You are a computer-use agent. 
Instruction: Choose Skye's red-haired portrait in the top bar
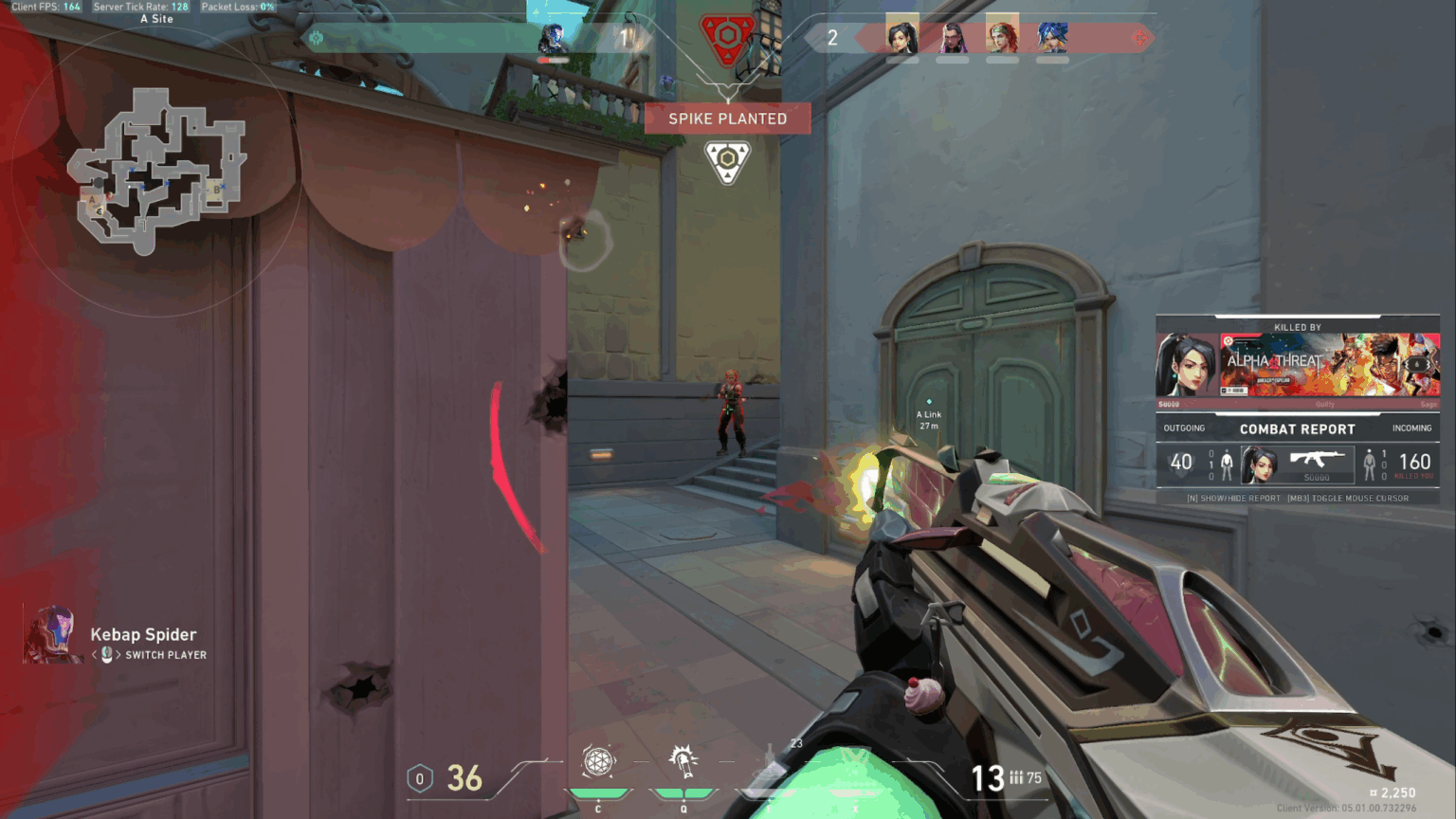1002,37
